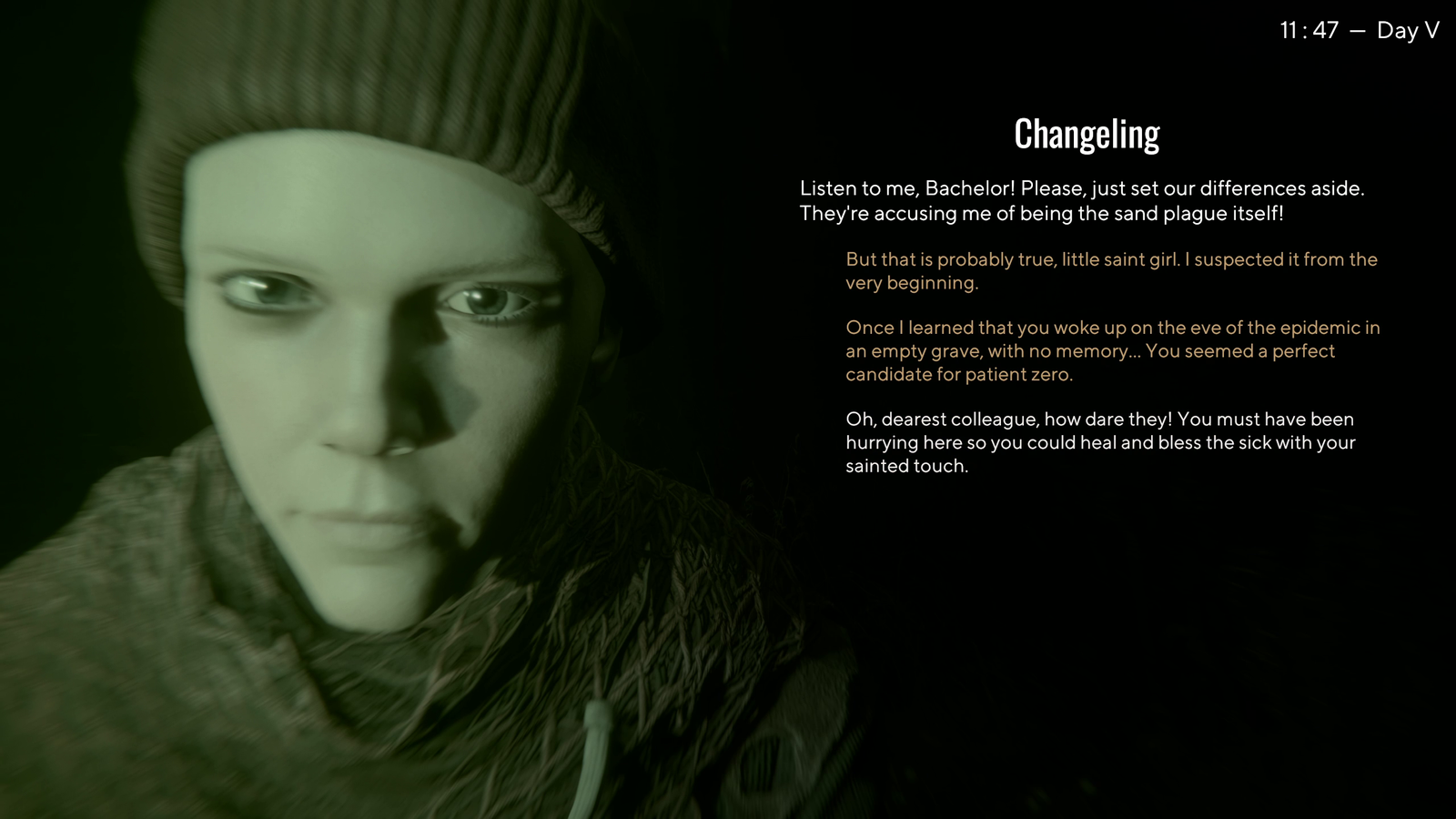
Task: Click the Day V indicator
Action: (x=1405, y=30)
